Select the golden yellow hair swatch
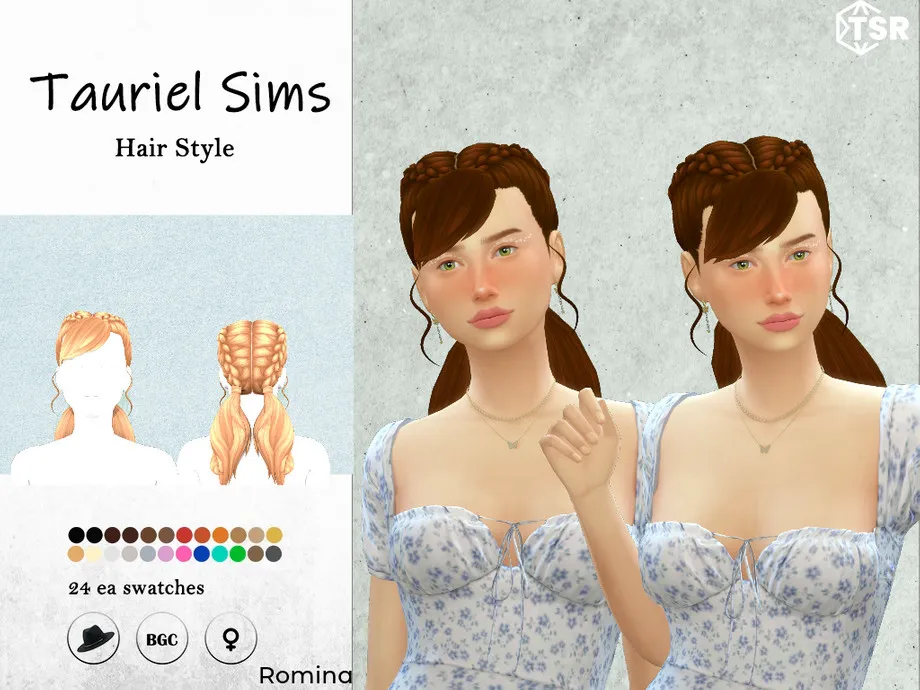The height and width of the screenshot is (690, 920). coord(274,535)
